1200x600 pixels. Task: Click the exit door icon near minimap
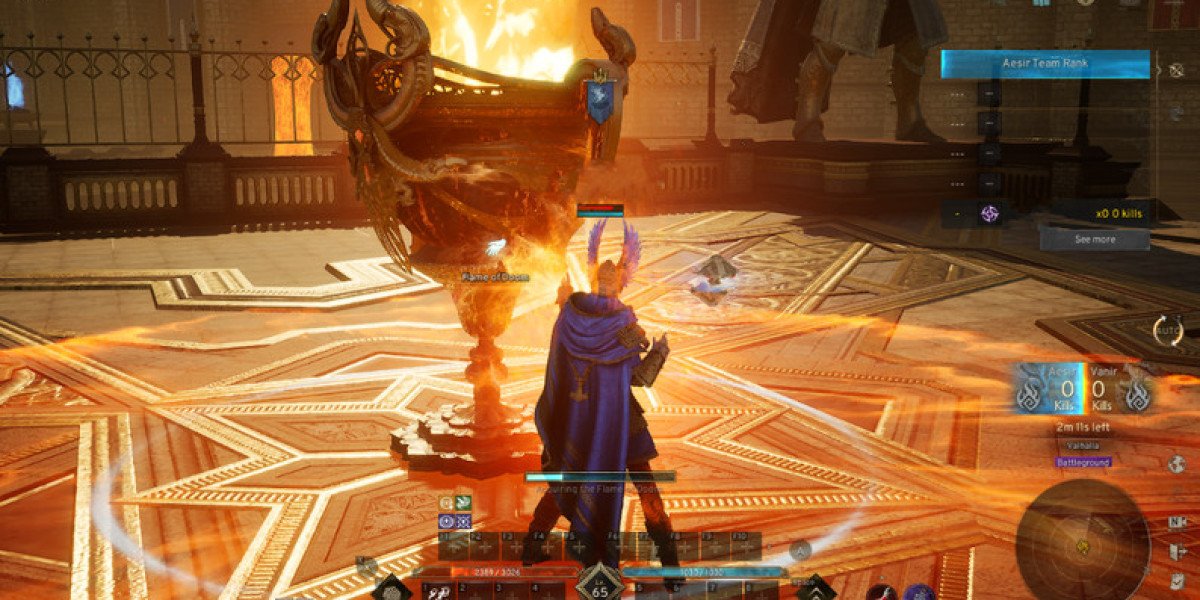(x=1176, y=551)
